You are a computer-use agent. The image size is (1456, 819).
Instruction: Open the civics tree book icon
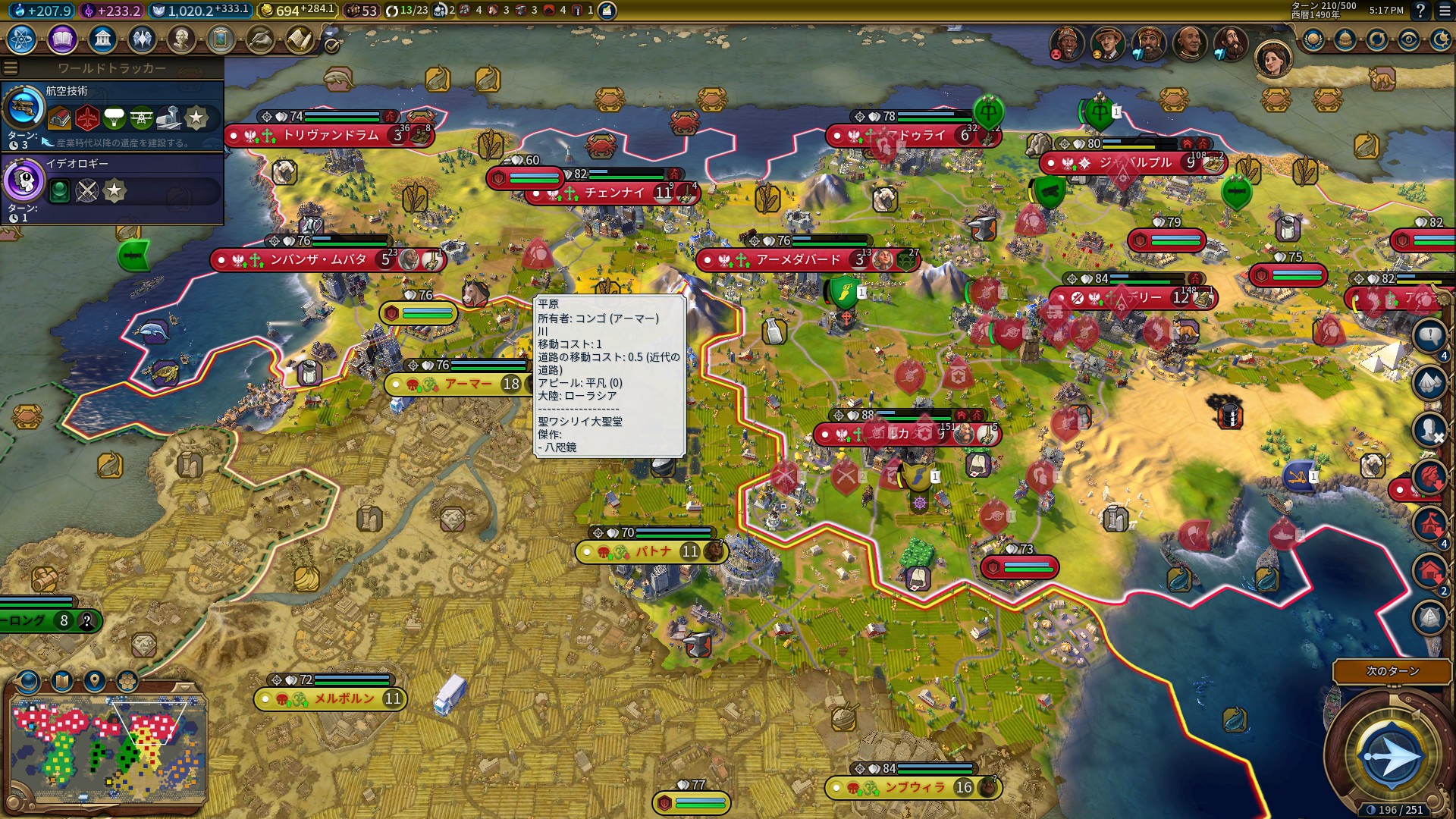[x=62, y=39]
